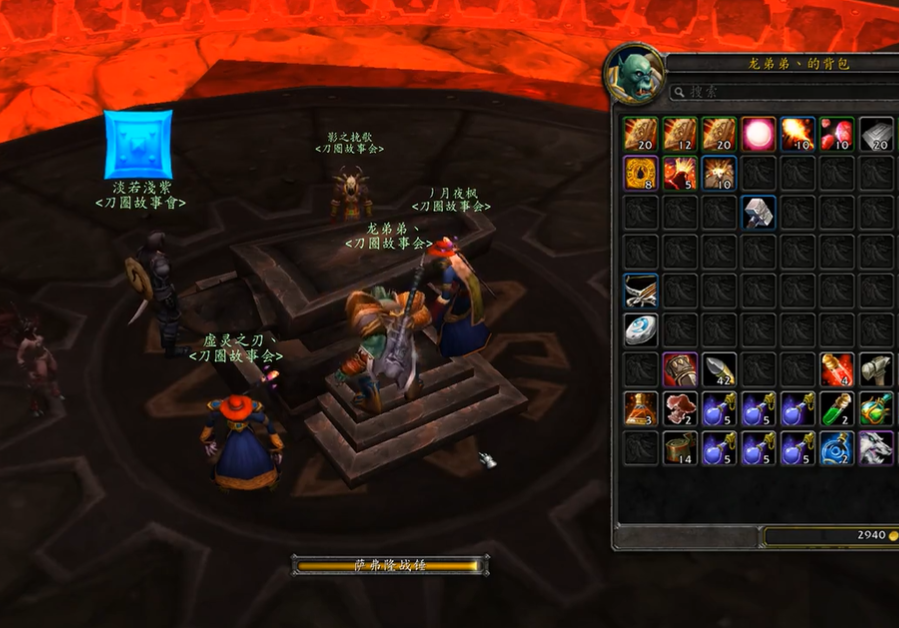This screenshot has width=899, height=628.
Task: Click the orc portrait on the bag window
Action: point(634,74)
